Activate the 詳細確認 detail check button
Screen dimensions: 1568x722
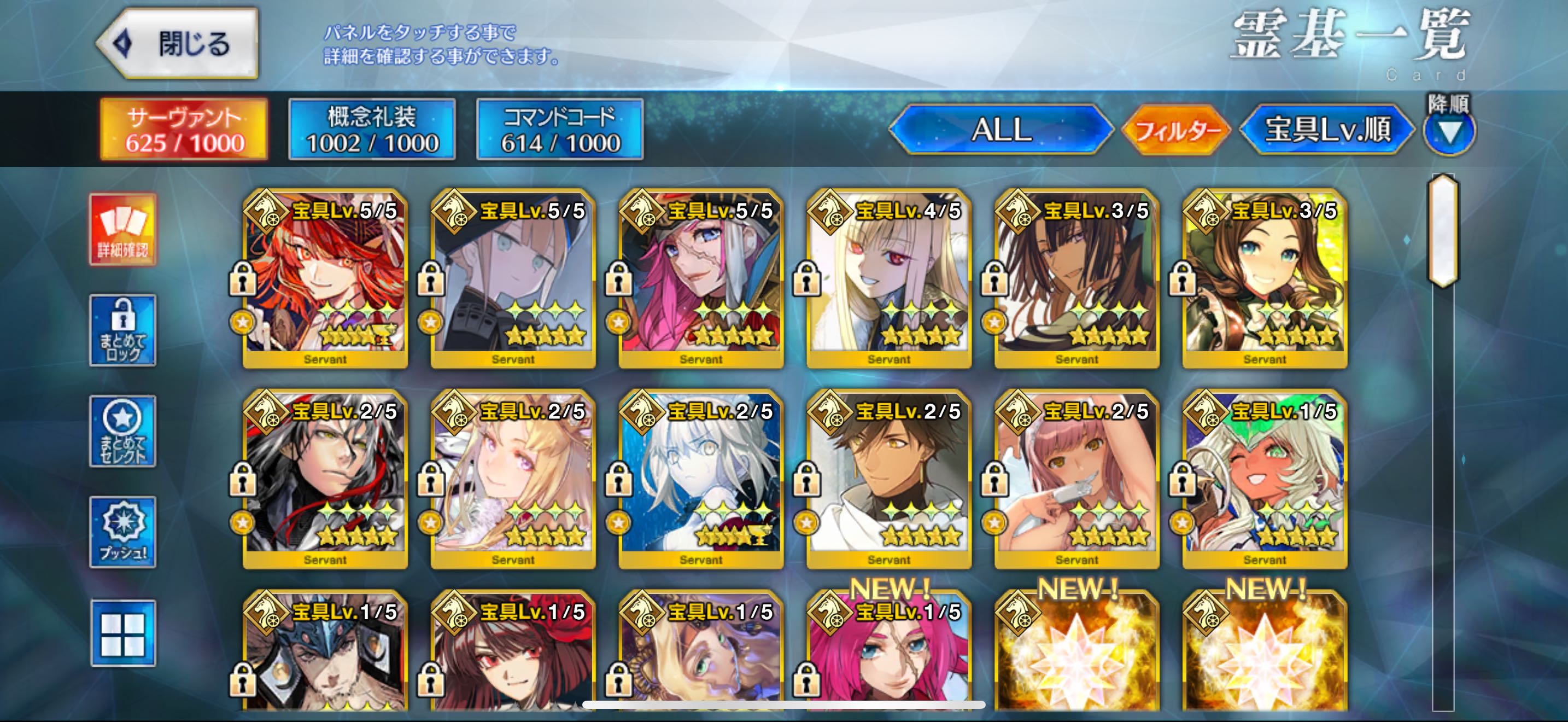(123, 230)
